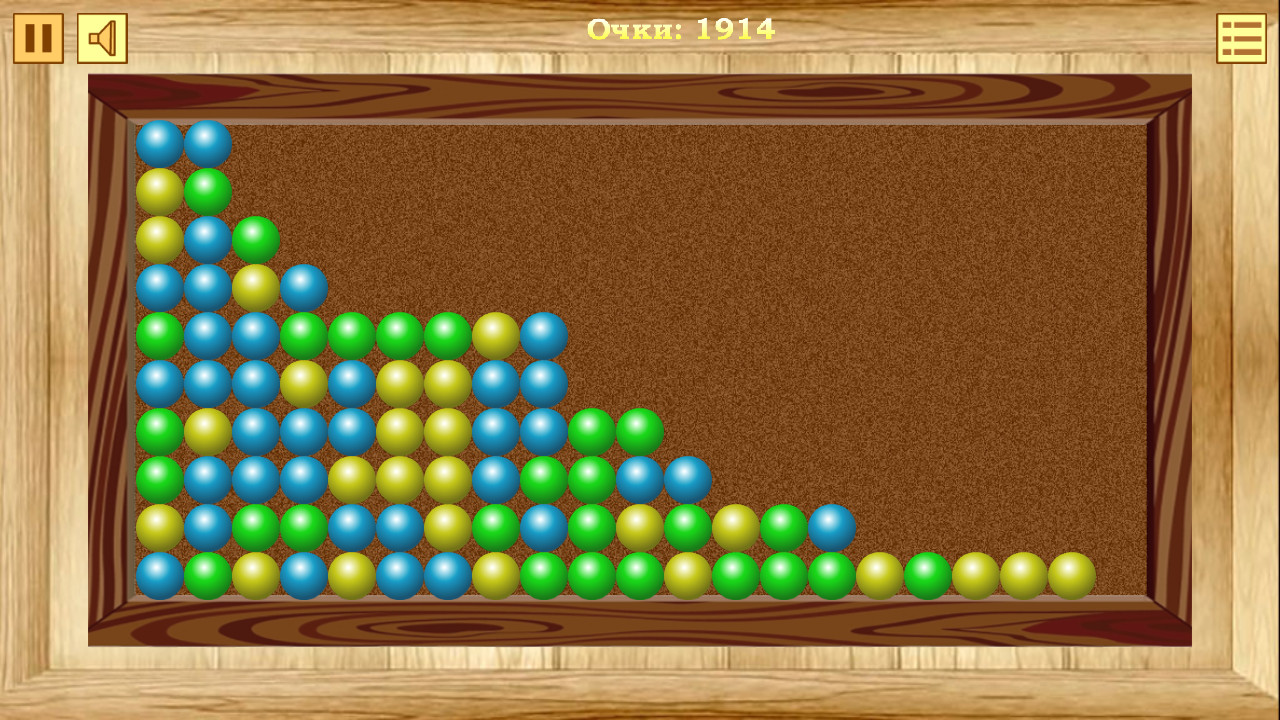
Task: Pause the game with the pause button
Action: click(x=39, y=38)
